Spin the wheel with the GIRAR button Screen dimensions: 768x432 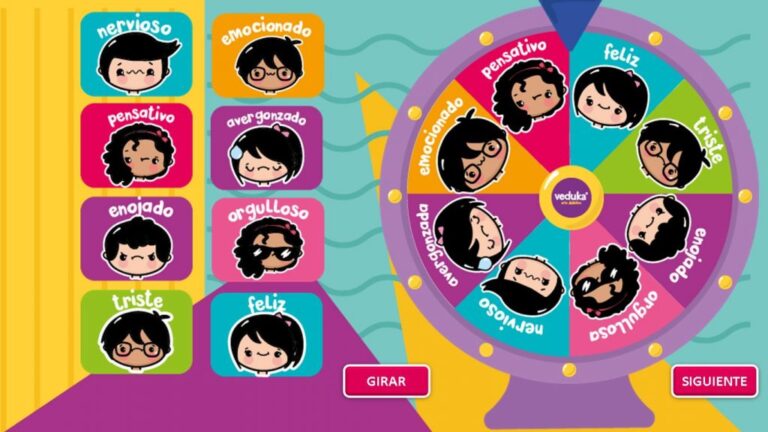pos(386,381)
